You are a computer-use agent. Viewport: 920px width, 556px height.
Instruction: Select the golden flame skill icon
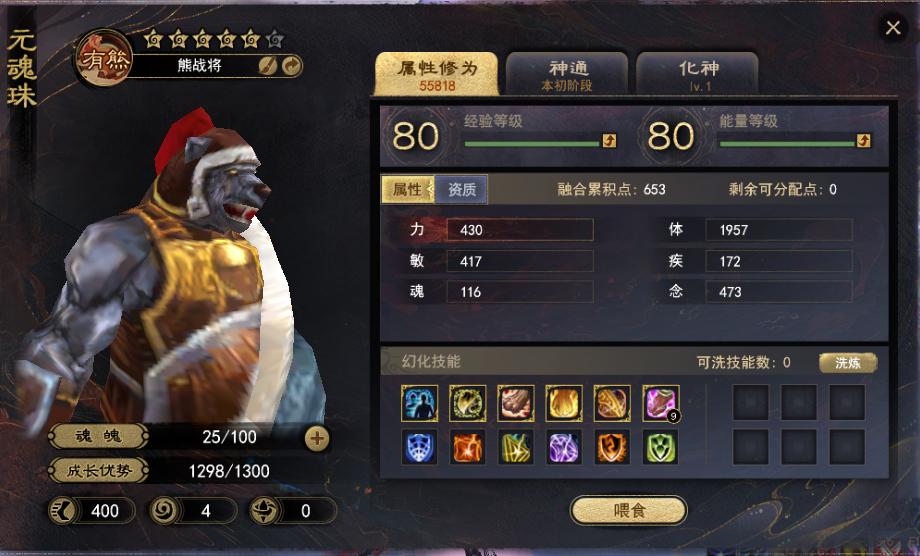coord(564,403)
